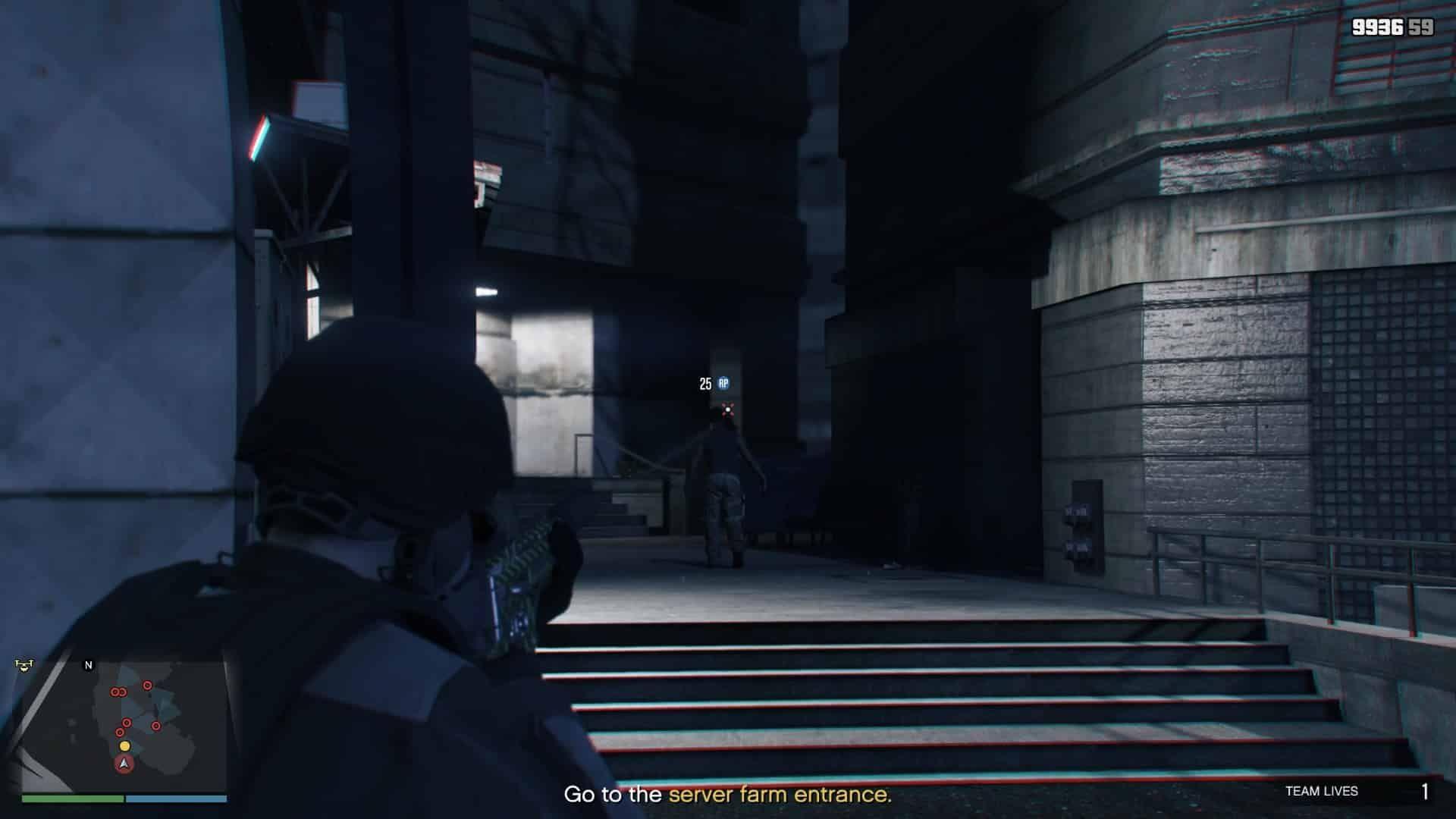Click the paired red enemy blips on minimap
The image size is (1456, 819).
point(118,692)
